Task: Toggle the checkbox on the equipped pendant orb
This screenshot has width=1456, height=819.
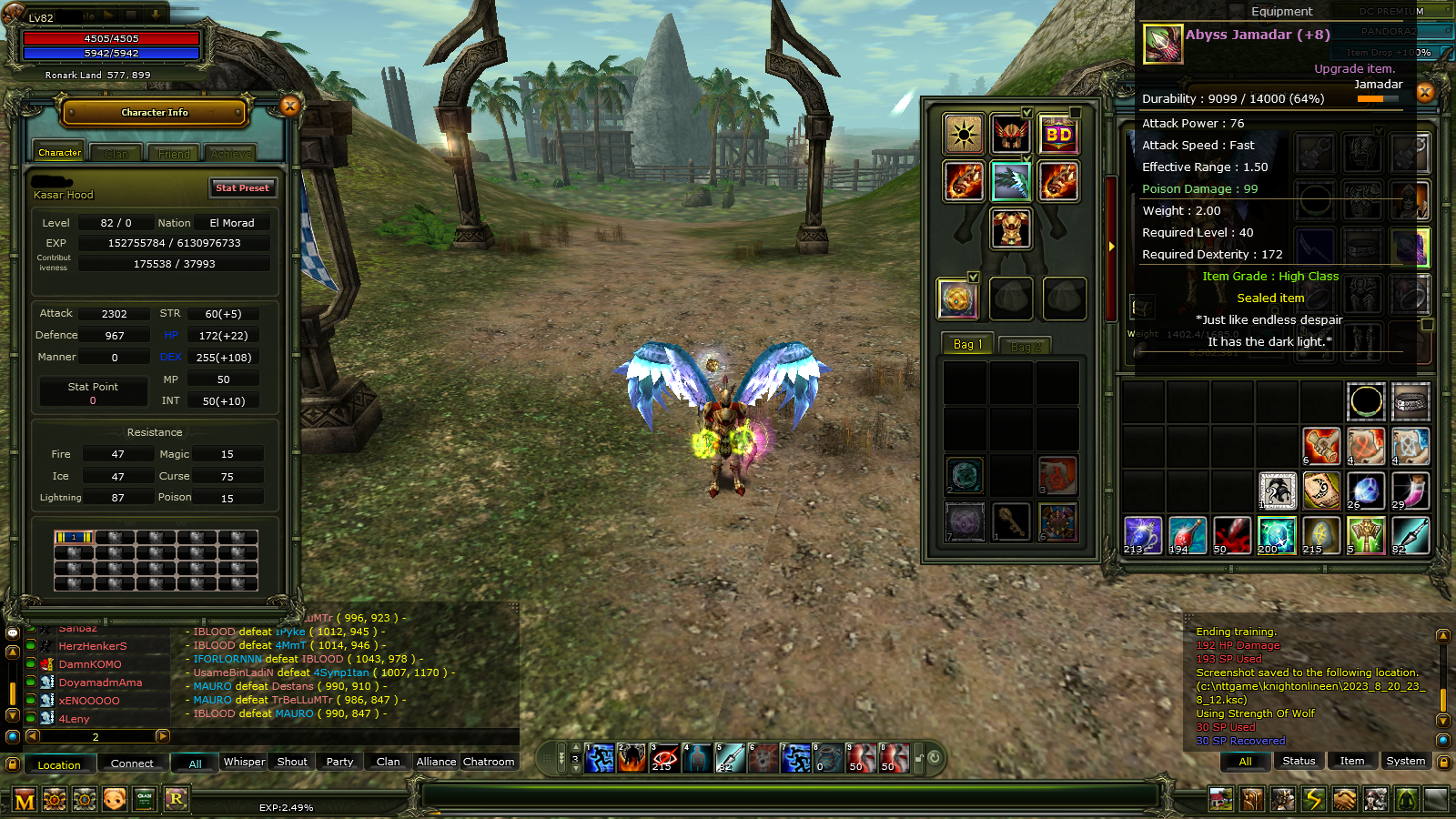Action: (x=975, y=279)
